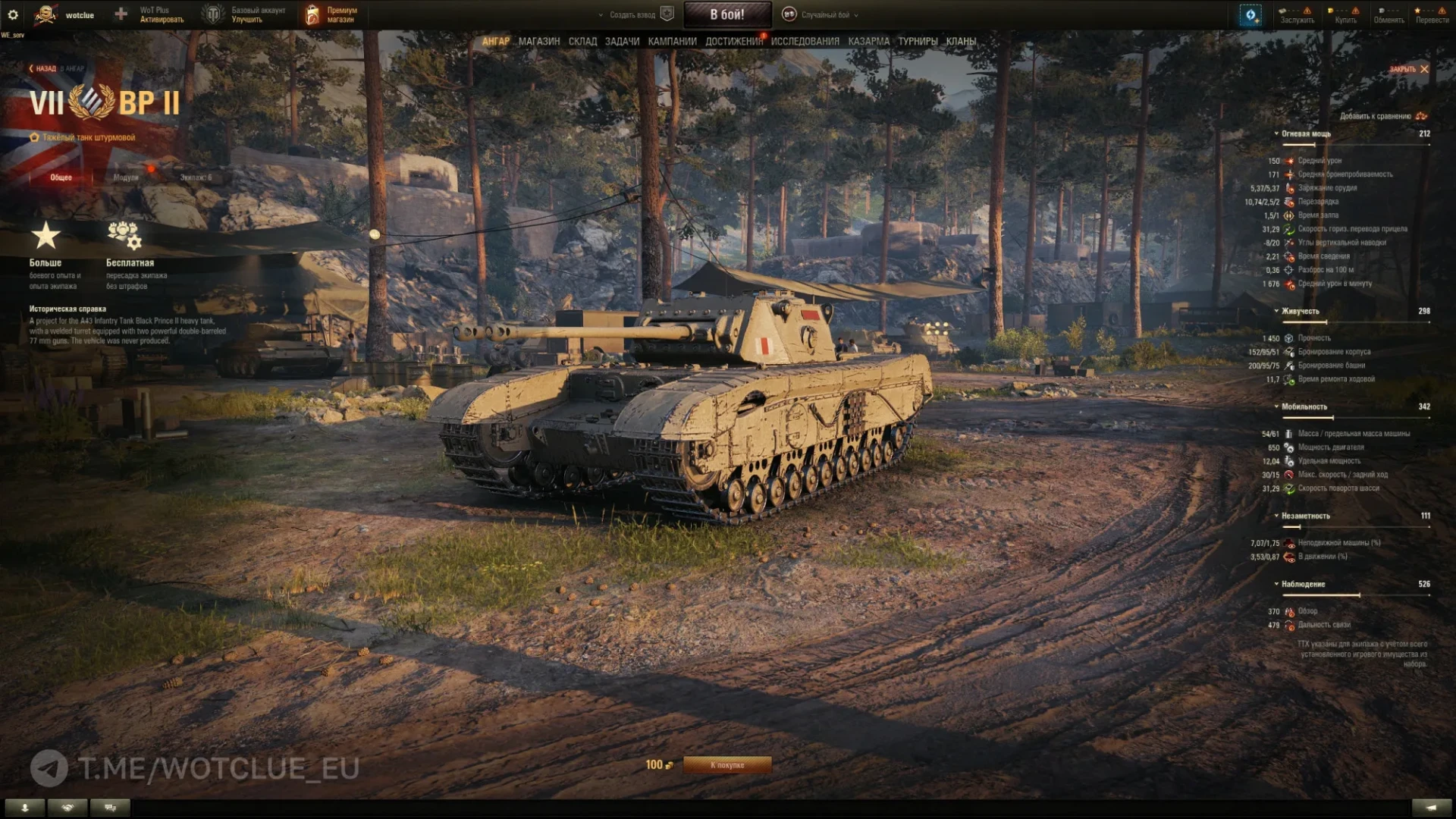Open the settings gear icon
This screenshot has height=819, width=1456.
pyautogui.click(x=13, y=14)
